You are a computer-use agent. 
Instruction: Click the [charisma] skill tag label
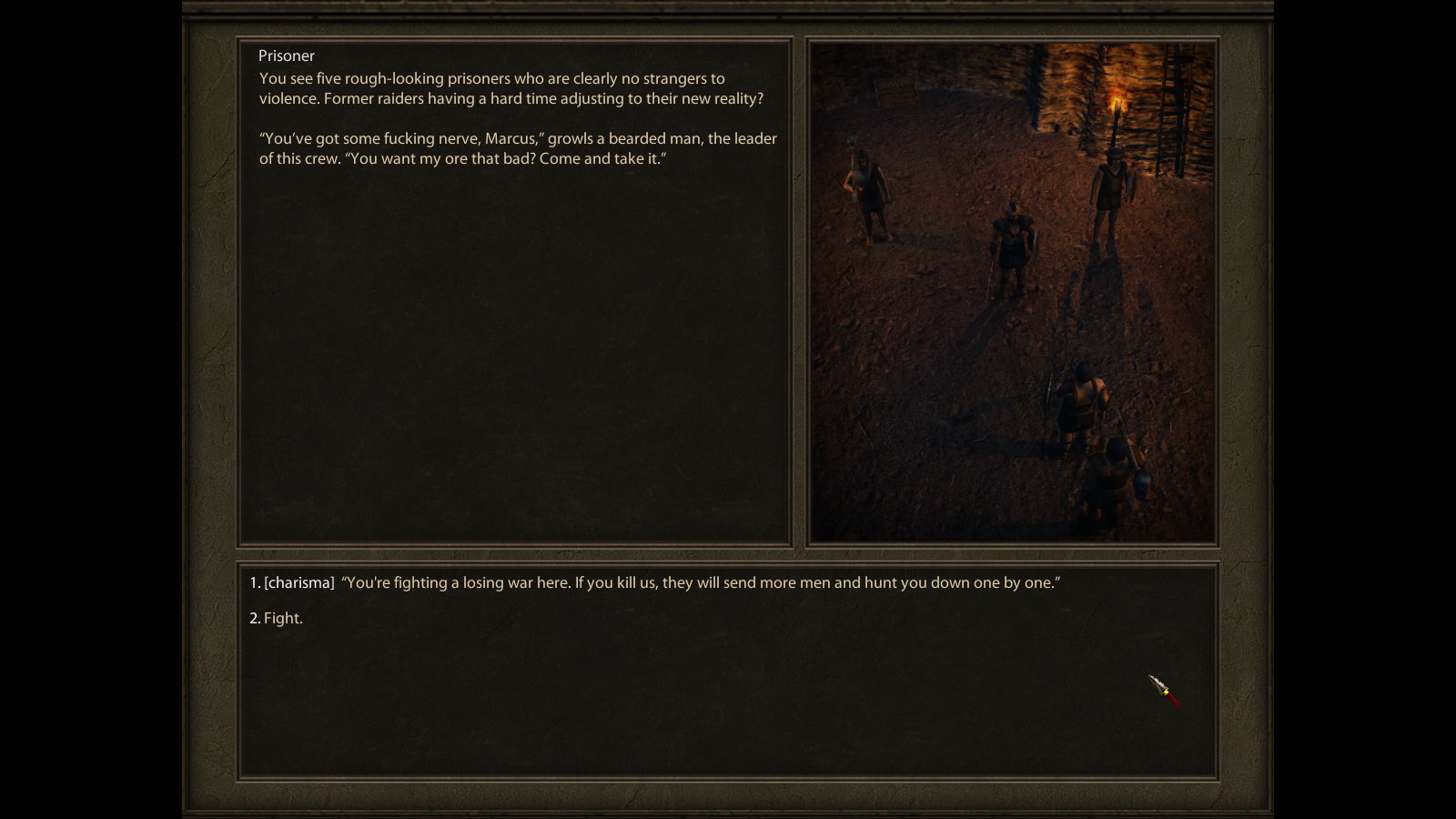(298, 582)
